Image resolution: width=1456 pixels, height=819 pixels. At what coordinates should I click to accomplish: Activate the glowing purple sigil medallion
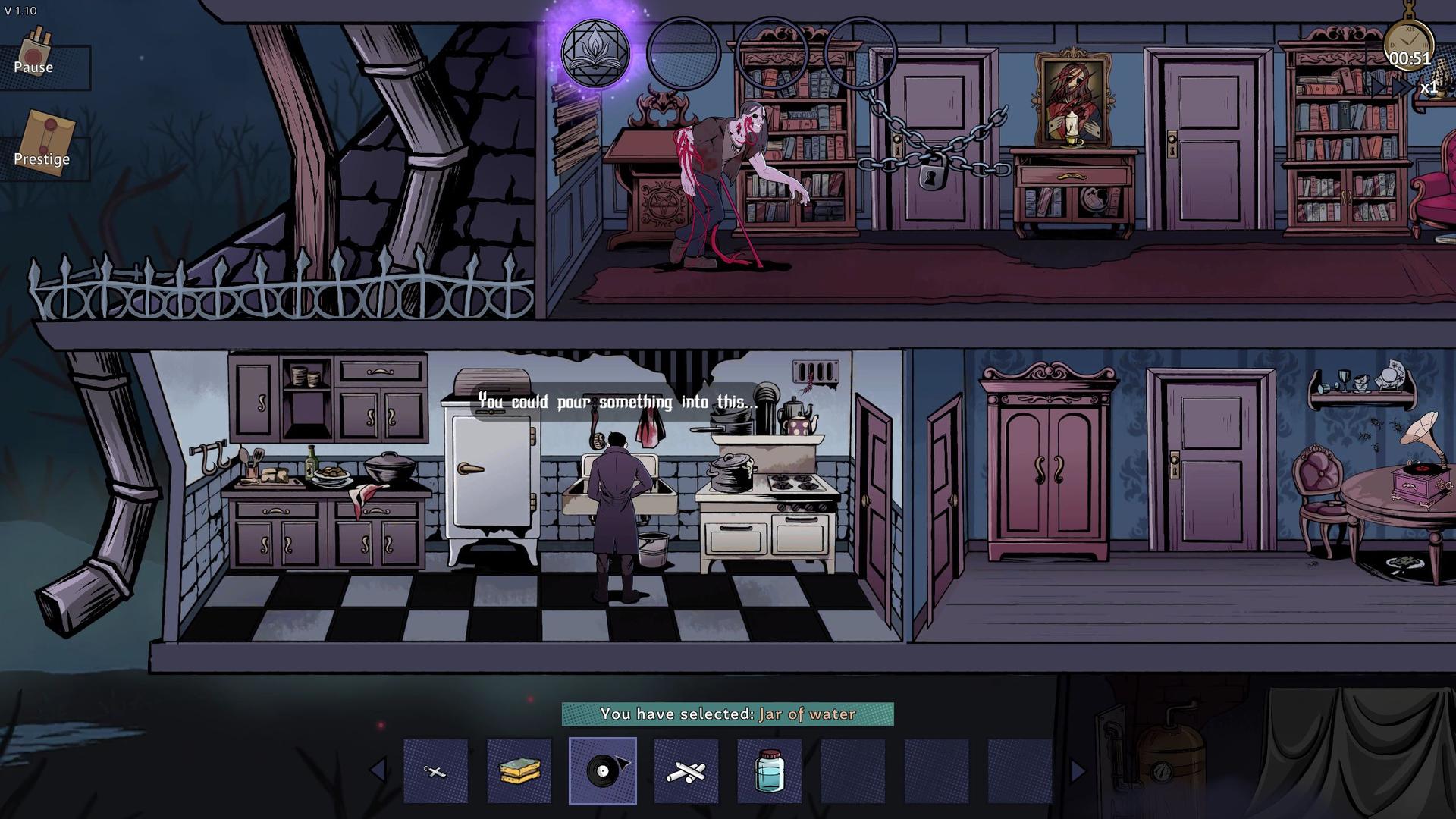[x=595, y=53]
